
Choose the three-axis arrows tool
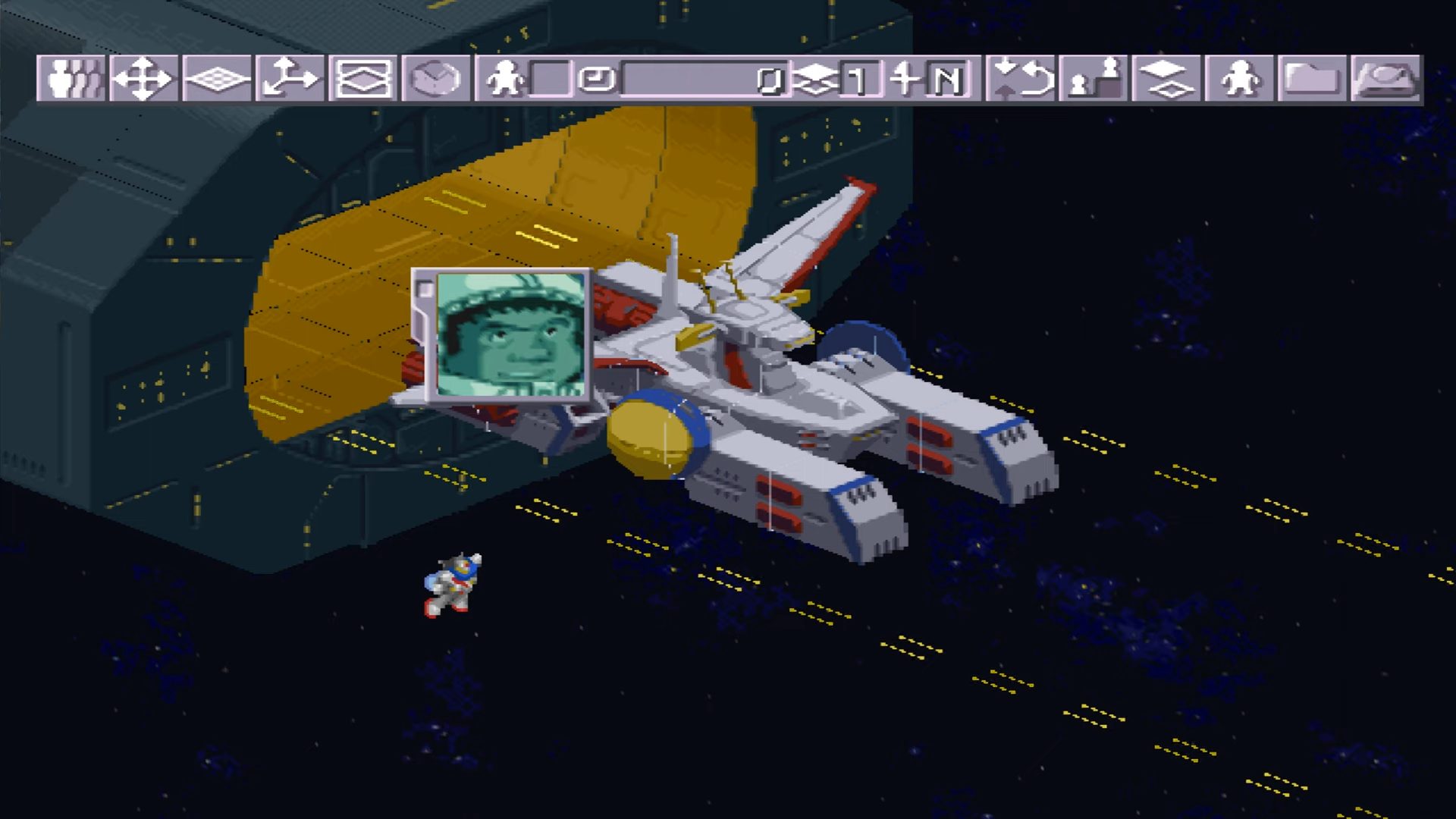pyautogui.click(x=290, y=79)
